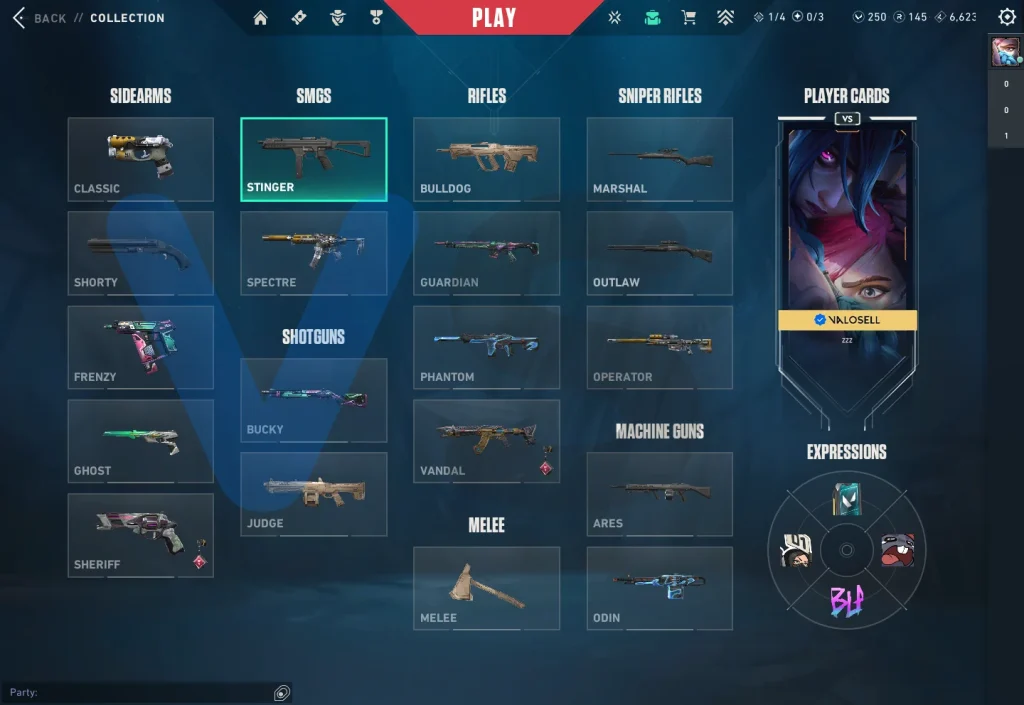The width and height of the screenshot is (1024, 705).
Task: Click the big red PLAY button
Action: (x=494, y=18)
